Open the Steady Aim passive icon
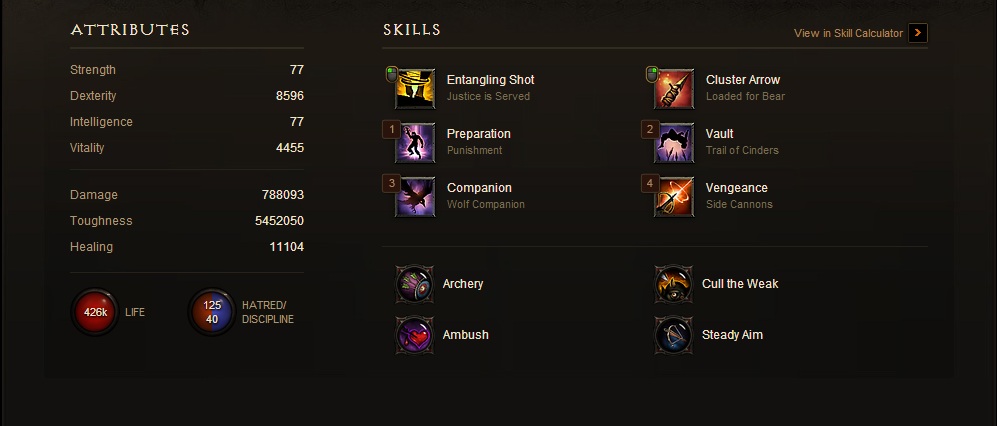Viewport: 997px width, 426px height. click(x=673, y=335)
